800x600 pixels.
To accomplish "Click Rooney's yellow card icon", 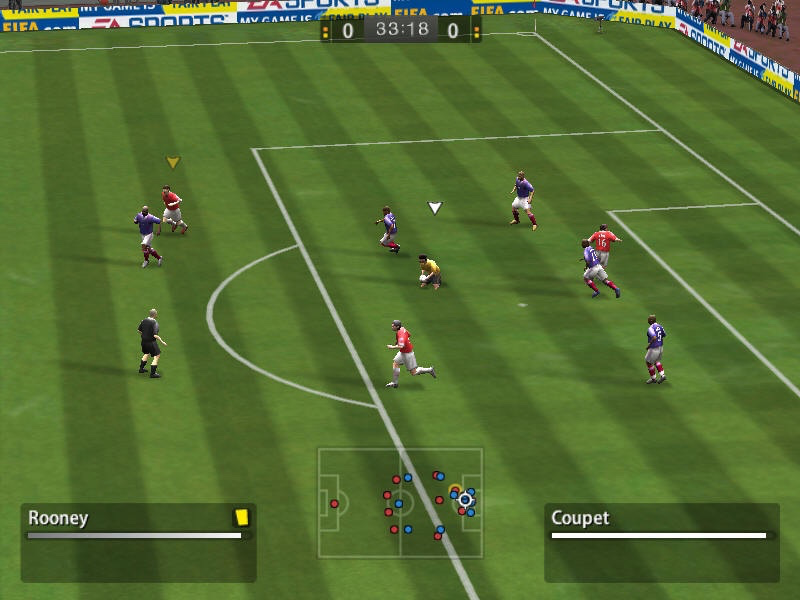I will click(240, 517).
